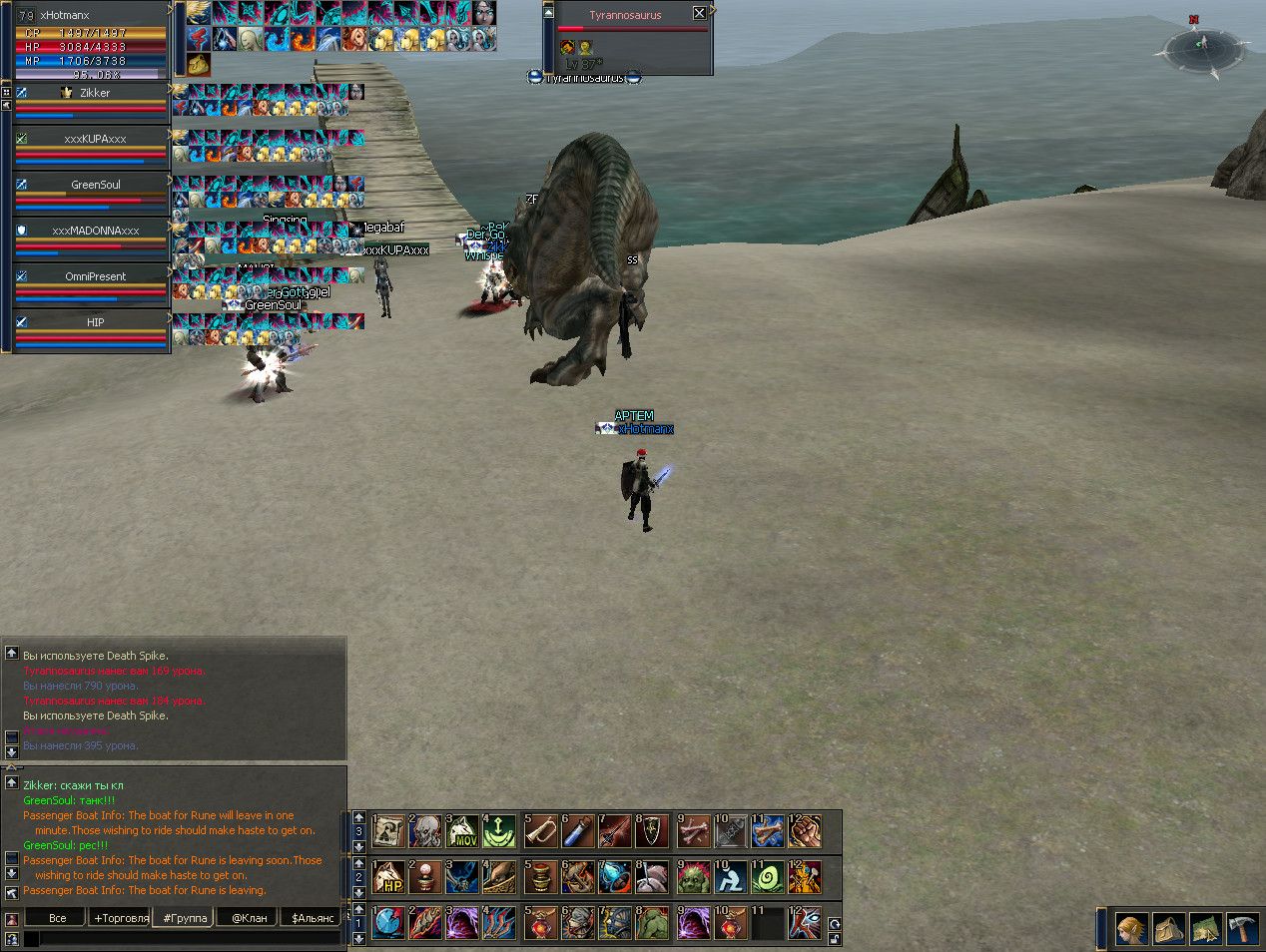Open the $Альянс chat tab
The width and height of the screenshot is (1266, 952).
point(313,918)
